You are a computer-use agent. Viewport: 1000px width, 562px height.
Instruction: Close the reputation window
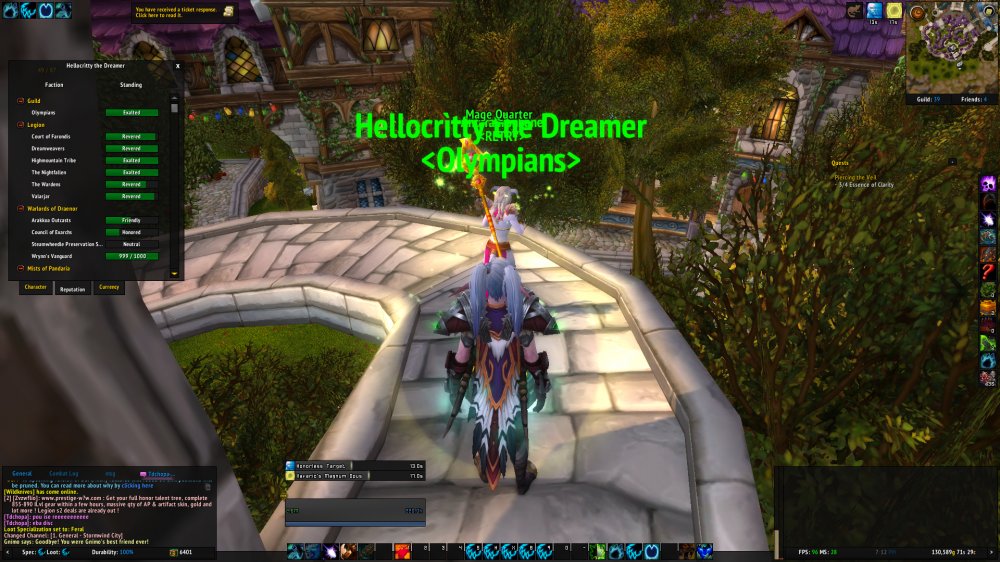[178, 65]
